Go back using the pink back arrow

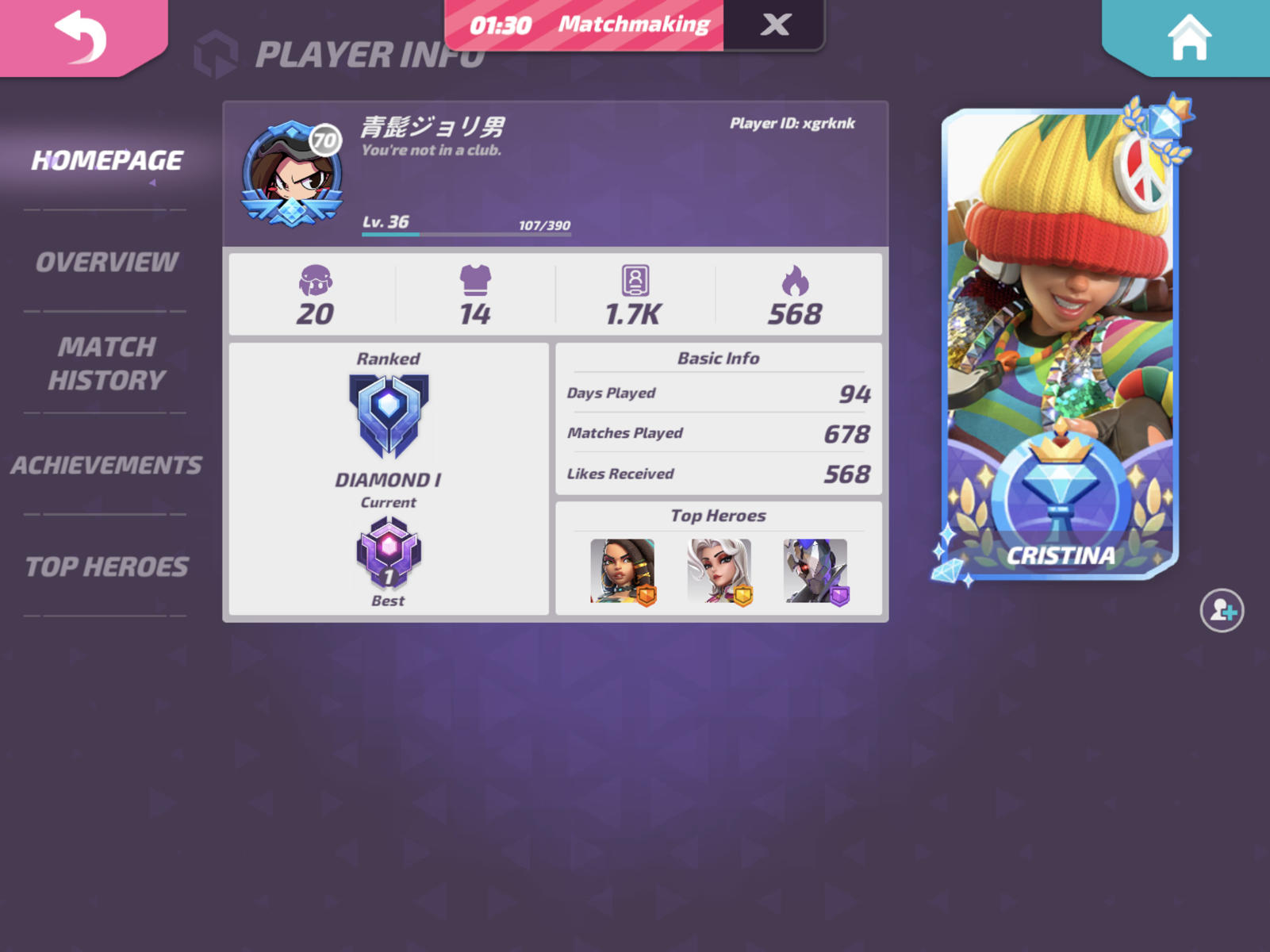[79, 38]
